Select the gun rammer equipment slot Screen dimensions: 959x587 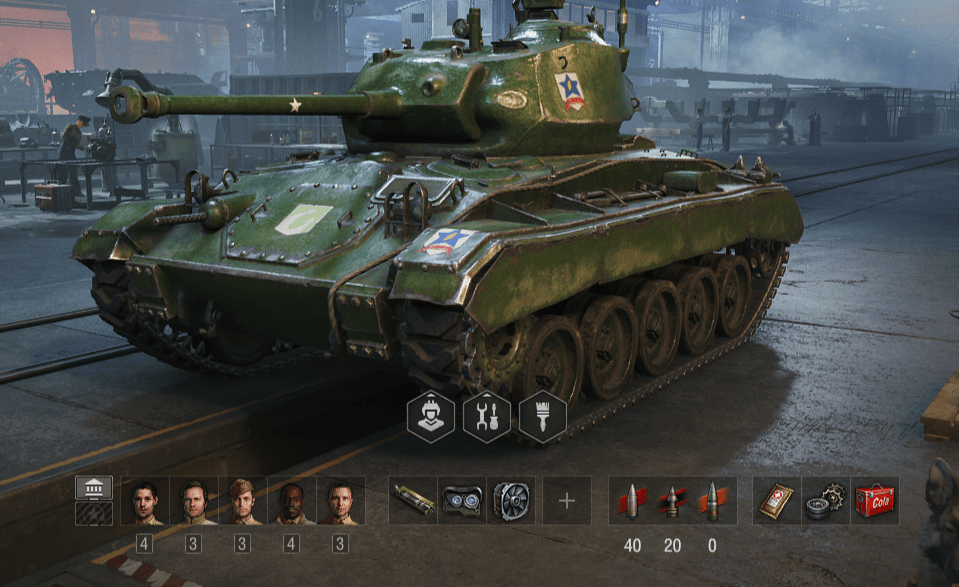click(413, 500)
